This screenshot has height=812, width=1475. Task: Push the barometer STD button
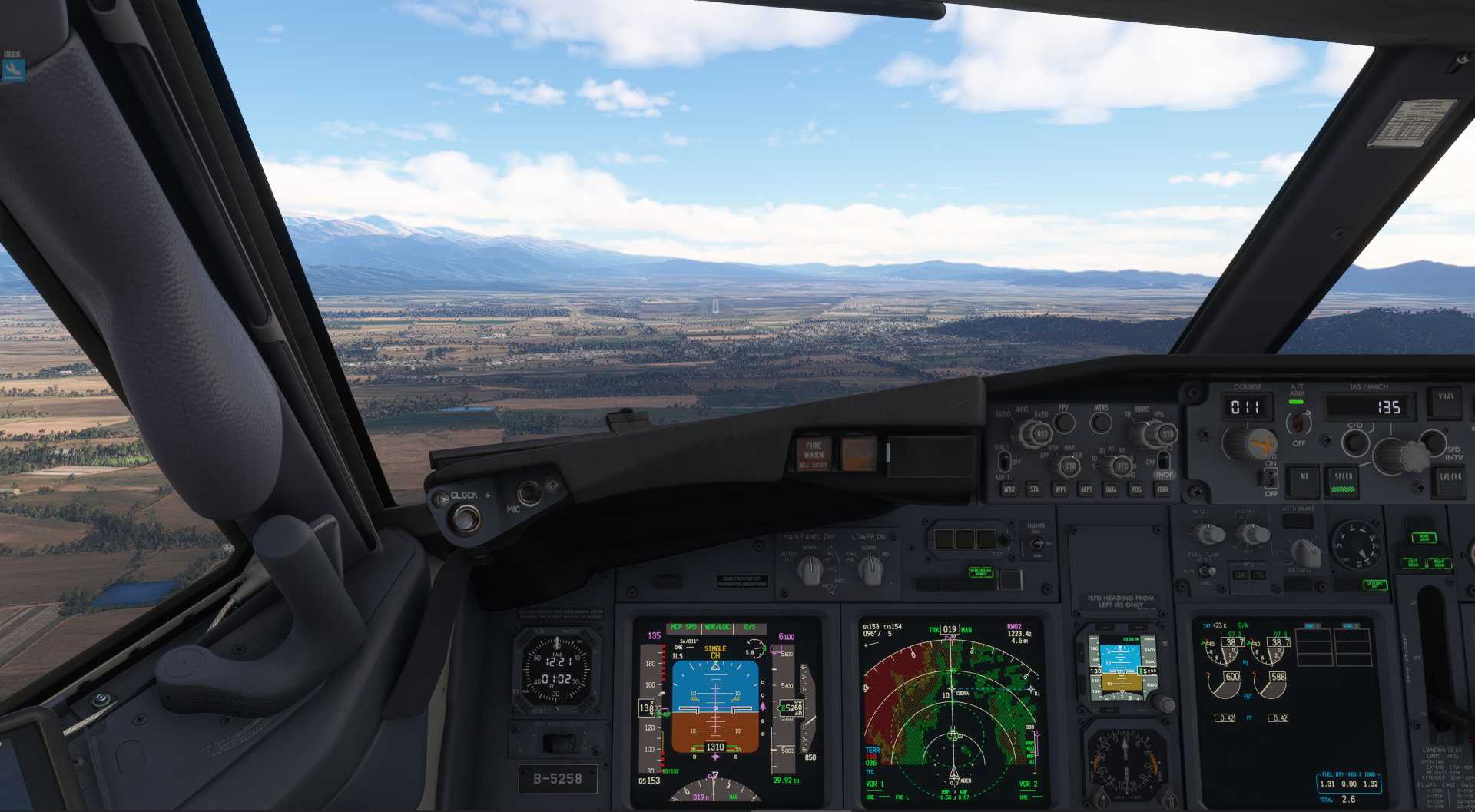pyautogui.click(x=1167, y=435)
